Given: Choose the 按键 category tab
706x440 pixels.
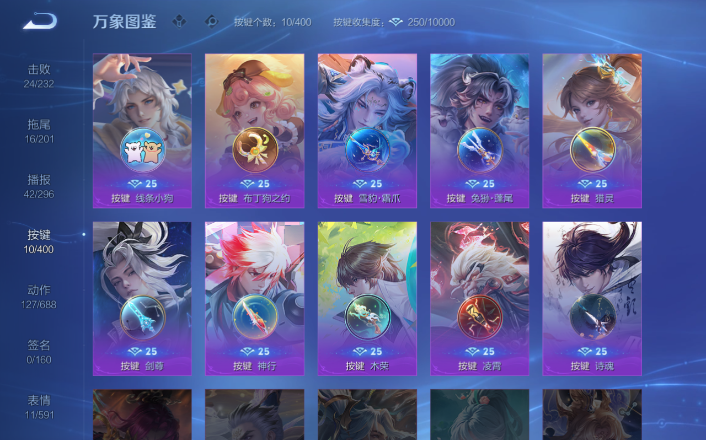Looking at the screenshot, I should point(39,240).
